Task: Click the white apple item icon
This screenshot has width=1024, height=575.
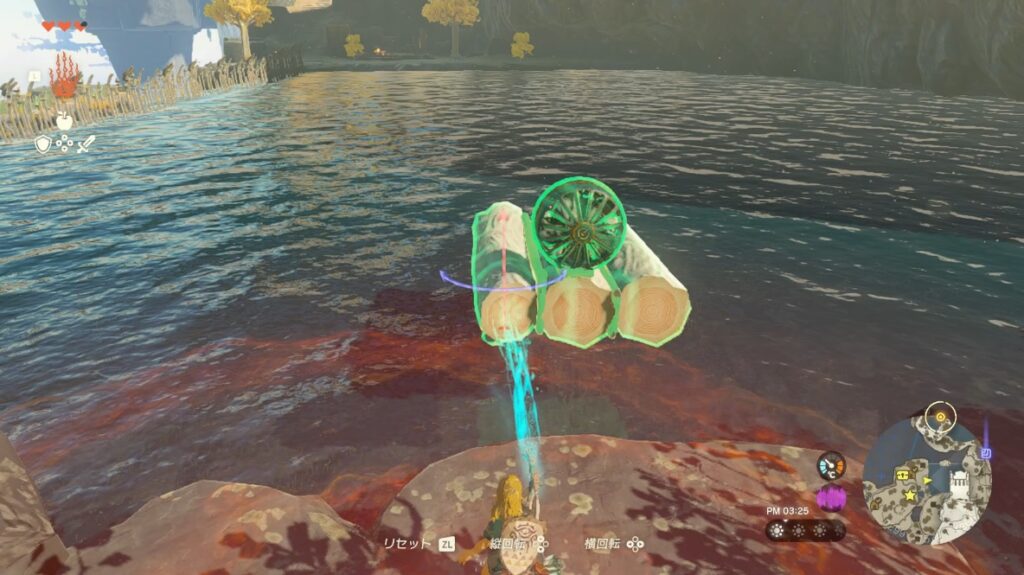Action: 63,120
